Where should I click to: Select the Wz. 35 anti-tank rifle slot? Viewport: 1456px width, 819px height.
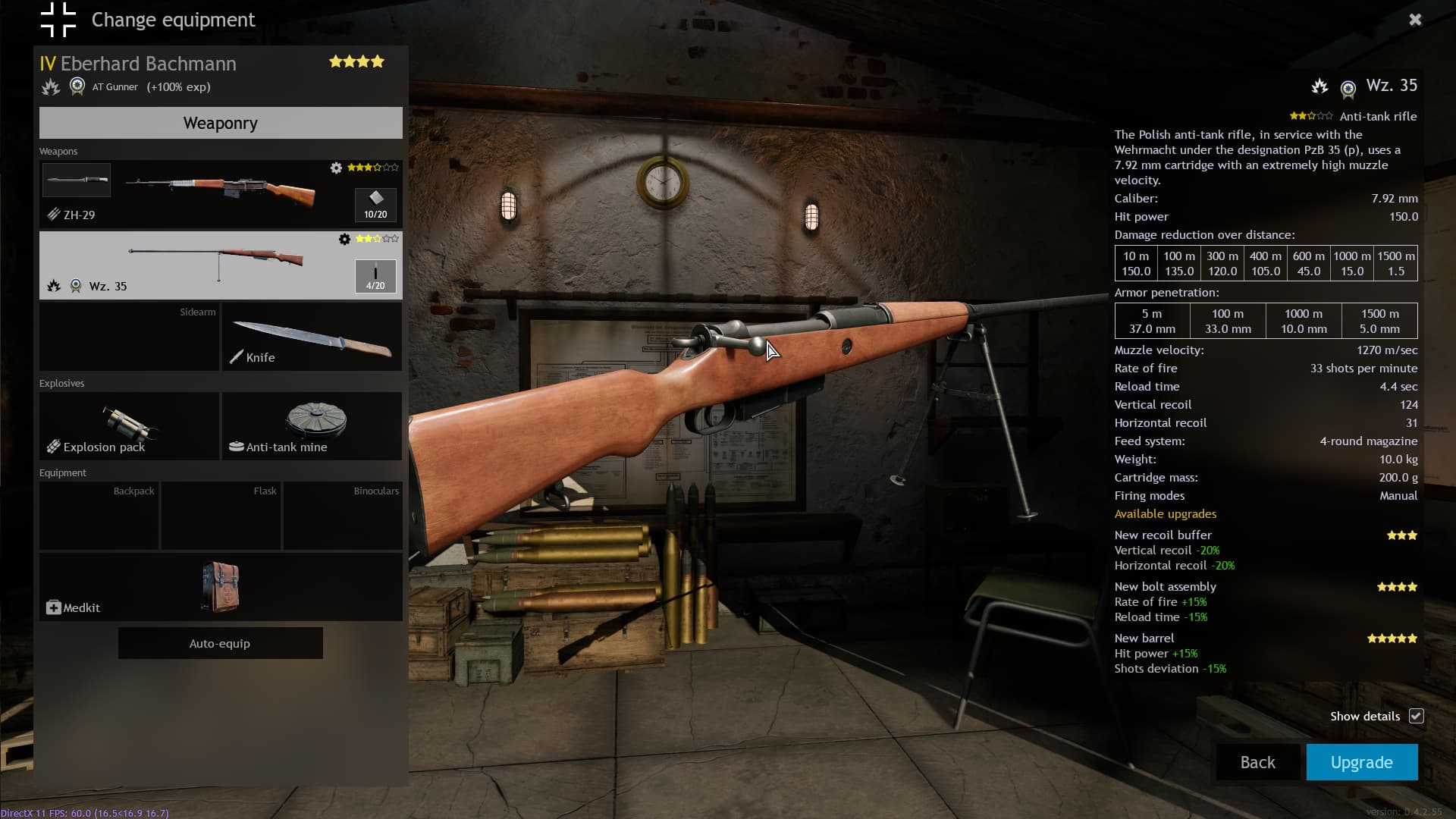point(197,265)
